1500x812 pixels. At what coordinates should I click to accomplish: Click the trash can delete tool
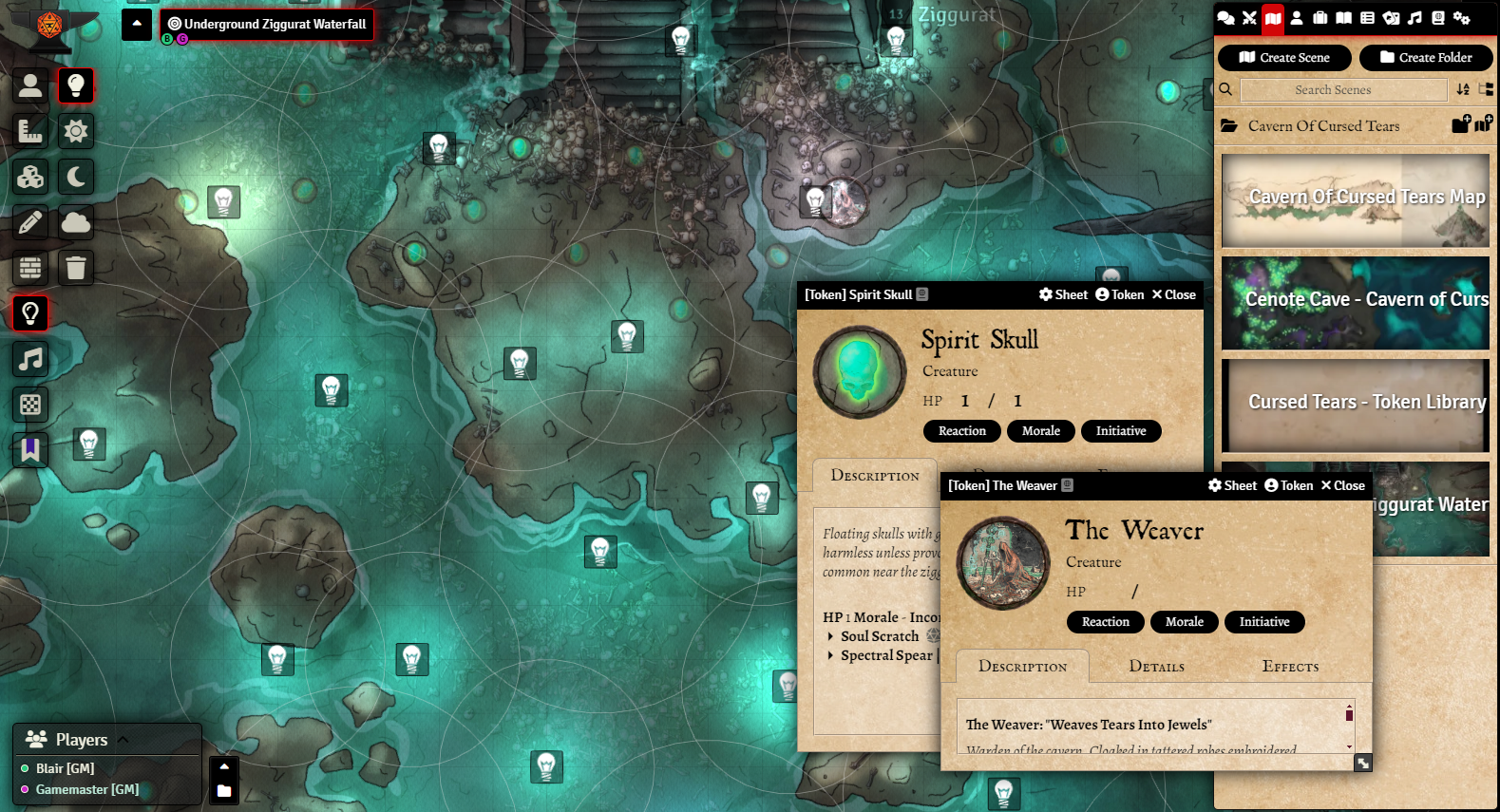coord(76,268)
